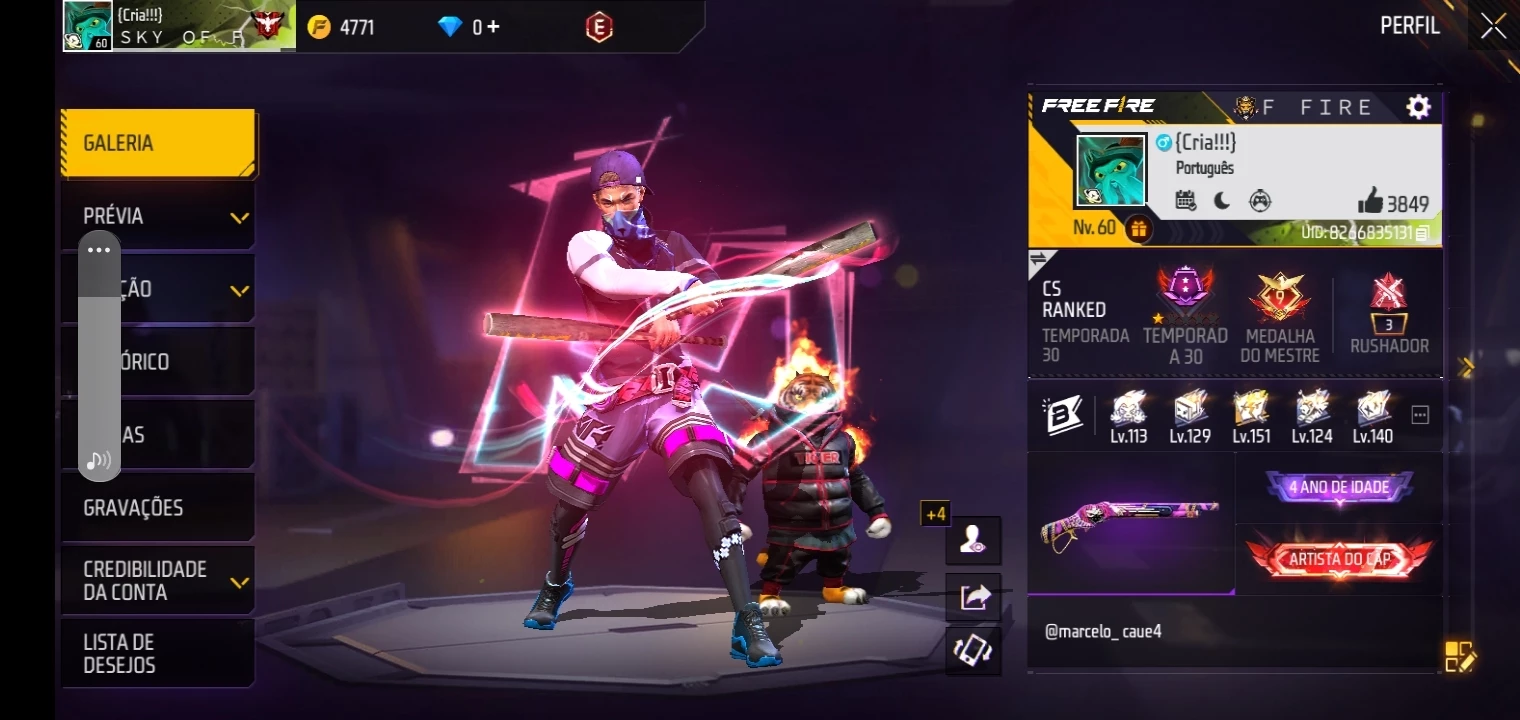The height and width of the screenshot is (720, 1520).
Task: Click the gold coins balance
Action: 342,27
